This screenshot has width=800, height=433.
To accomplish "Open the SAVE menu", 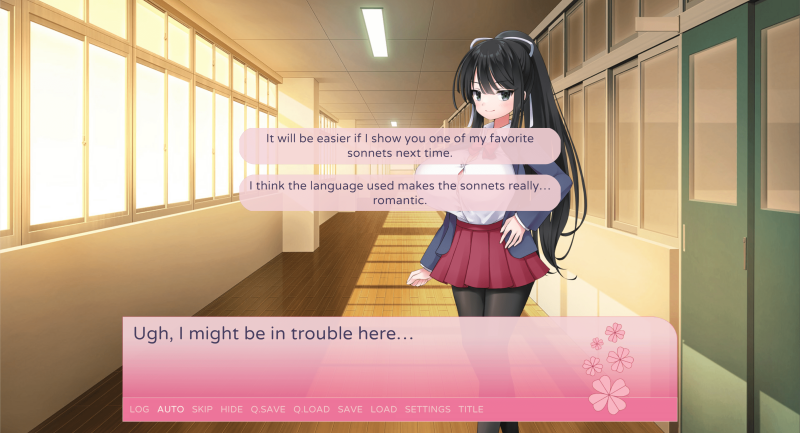I will tap(350, 409).
